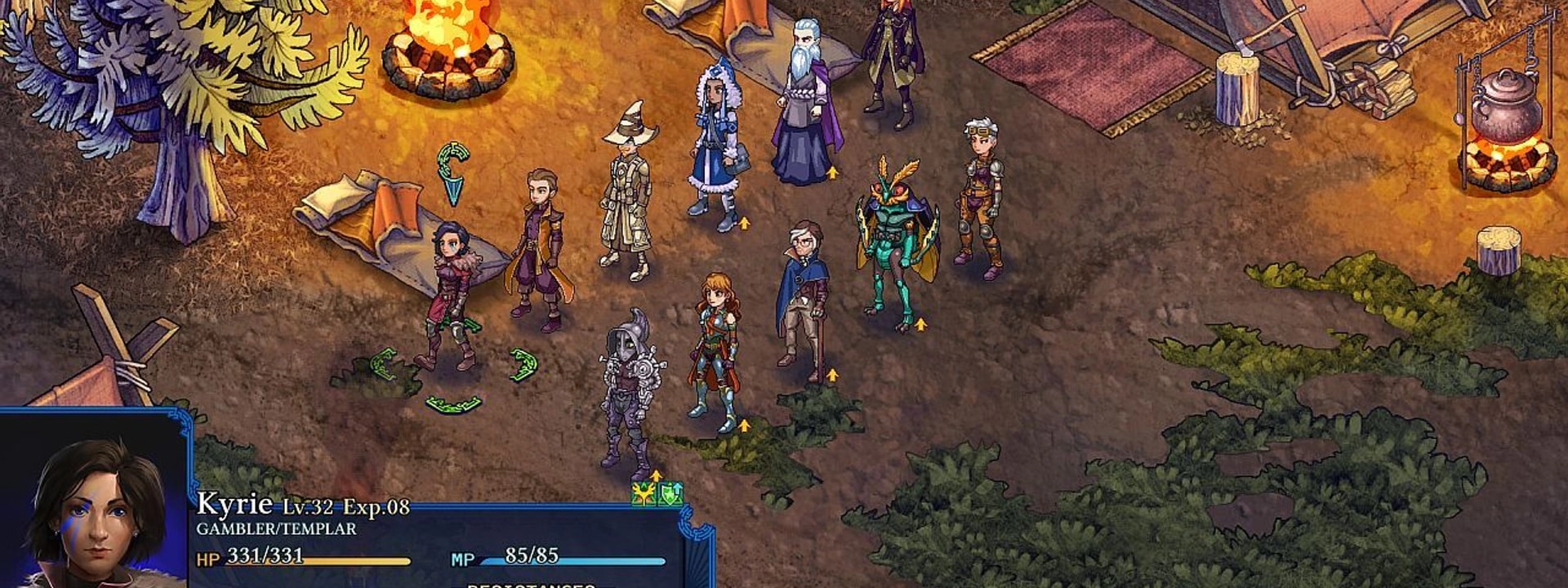Select the yellow winged status buff icon

(644, 493)
